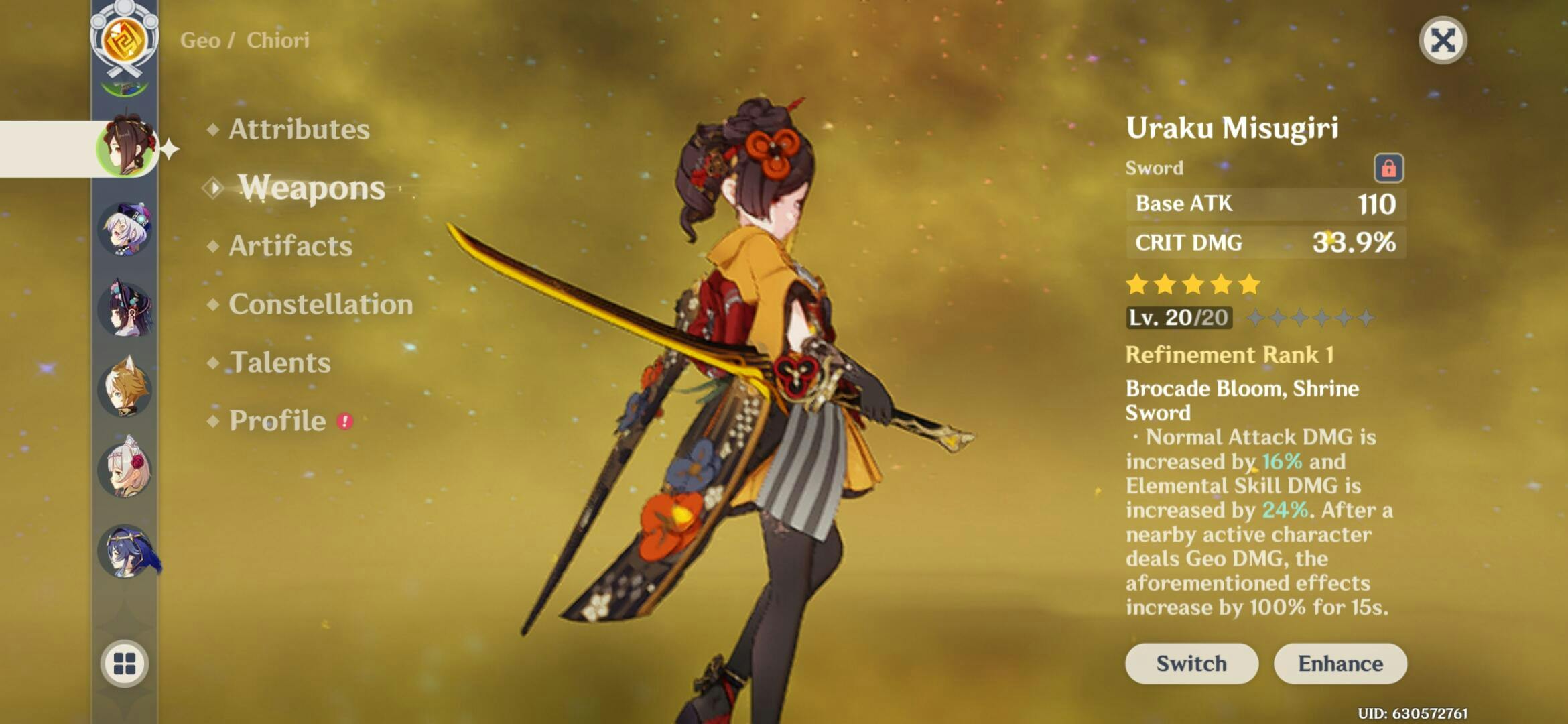Select the Weapons tab
The height and width of the screenshot is (724, 1568).
(x=312, y=188)
